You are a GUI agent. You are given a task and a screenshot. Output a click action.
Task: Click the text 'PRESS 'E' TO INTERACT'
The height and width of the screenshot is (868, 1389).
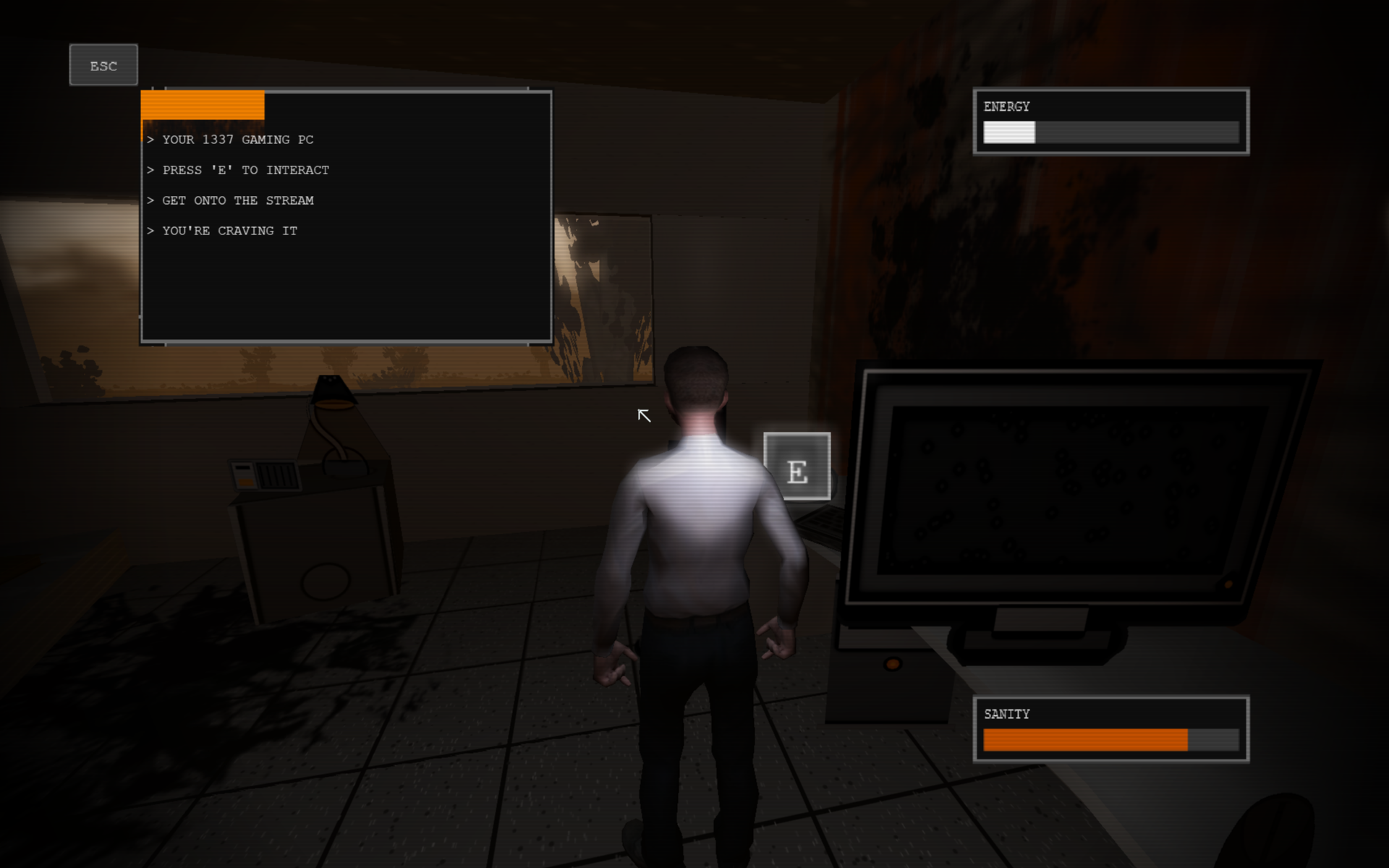(239, 170)
